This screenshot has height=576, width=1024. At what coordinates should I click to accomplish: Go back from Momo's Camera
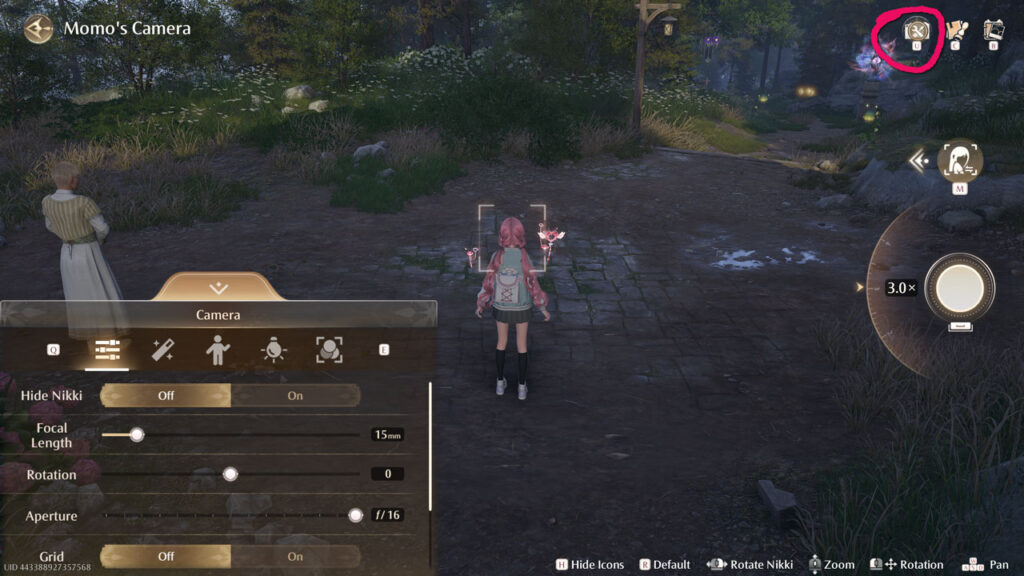pyautogui.click(x=39, y=29)
